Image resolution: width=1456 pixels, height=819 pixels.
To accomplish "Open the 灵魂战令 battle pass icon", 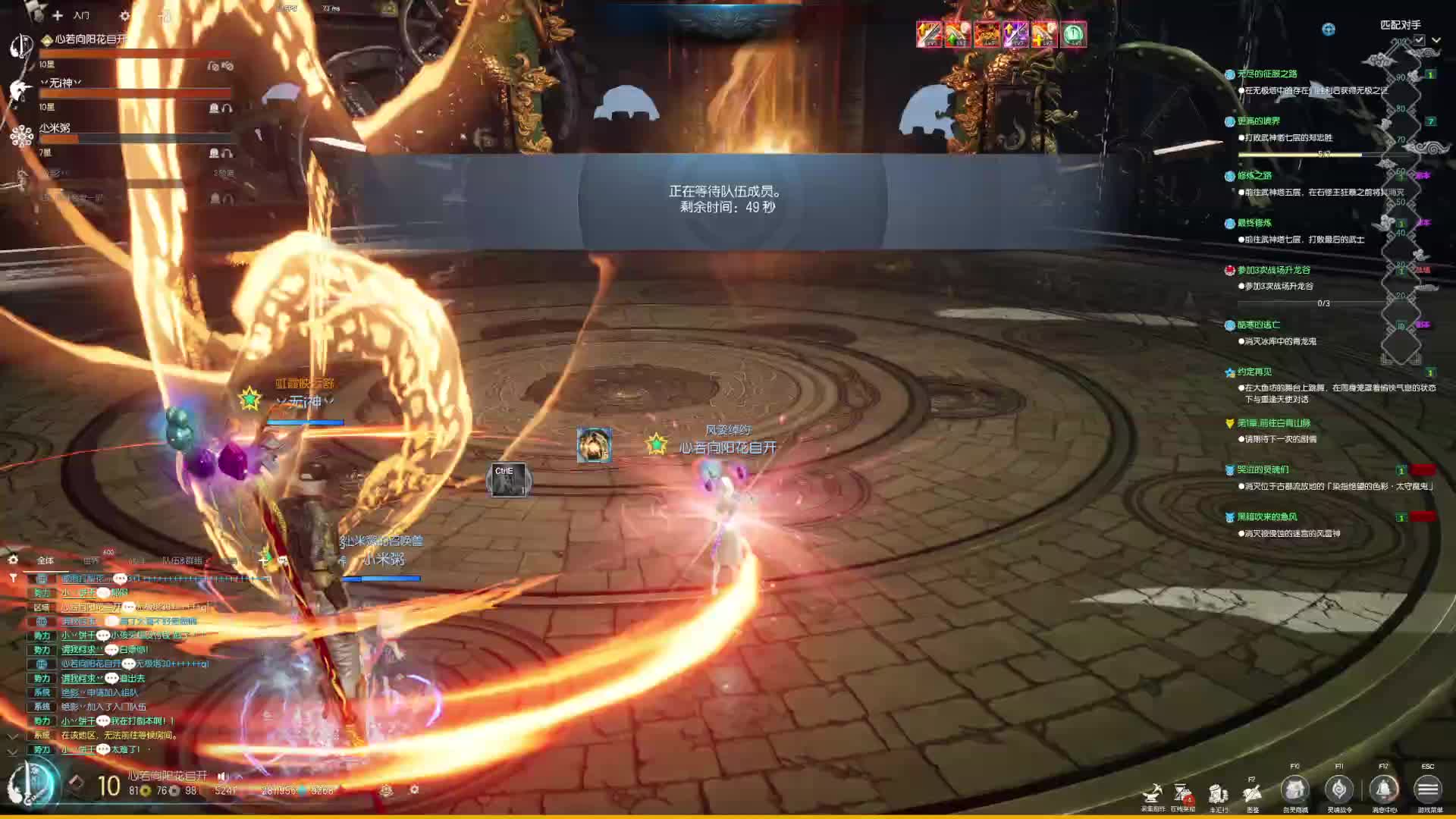I will (x=1338, y=790).
